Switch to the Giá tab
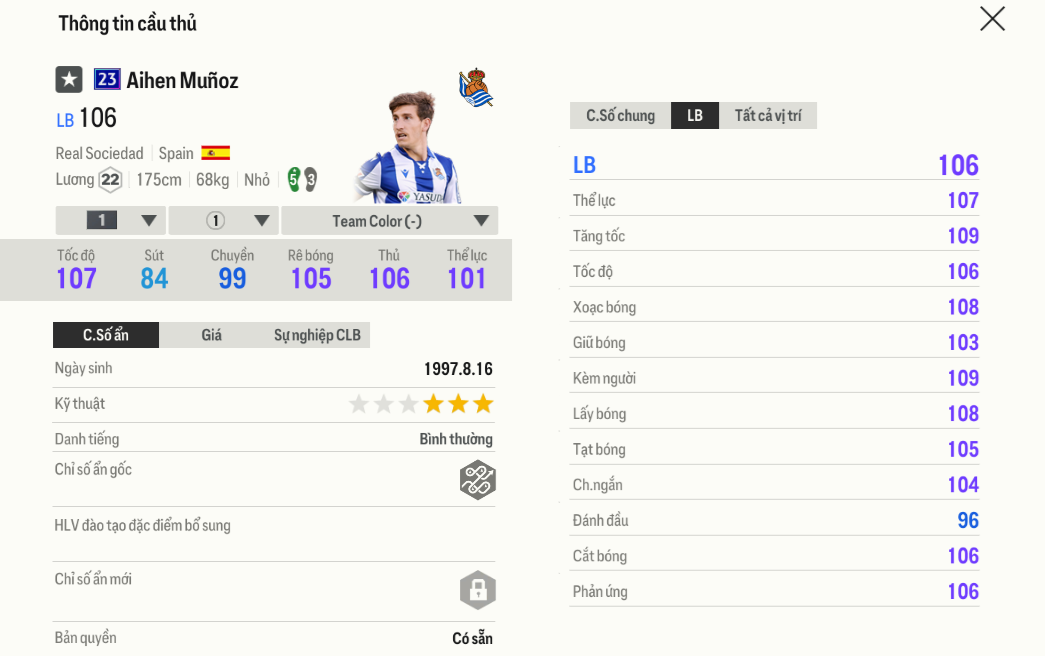Screen dimensions: 1045x656 211,335
